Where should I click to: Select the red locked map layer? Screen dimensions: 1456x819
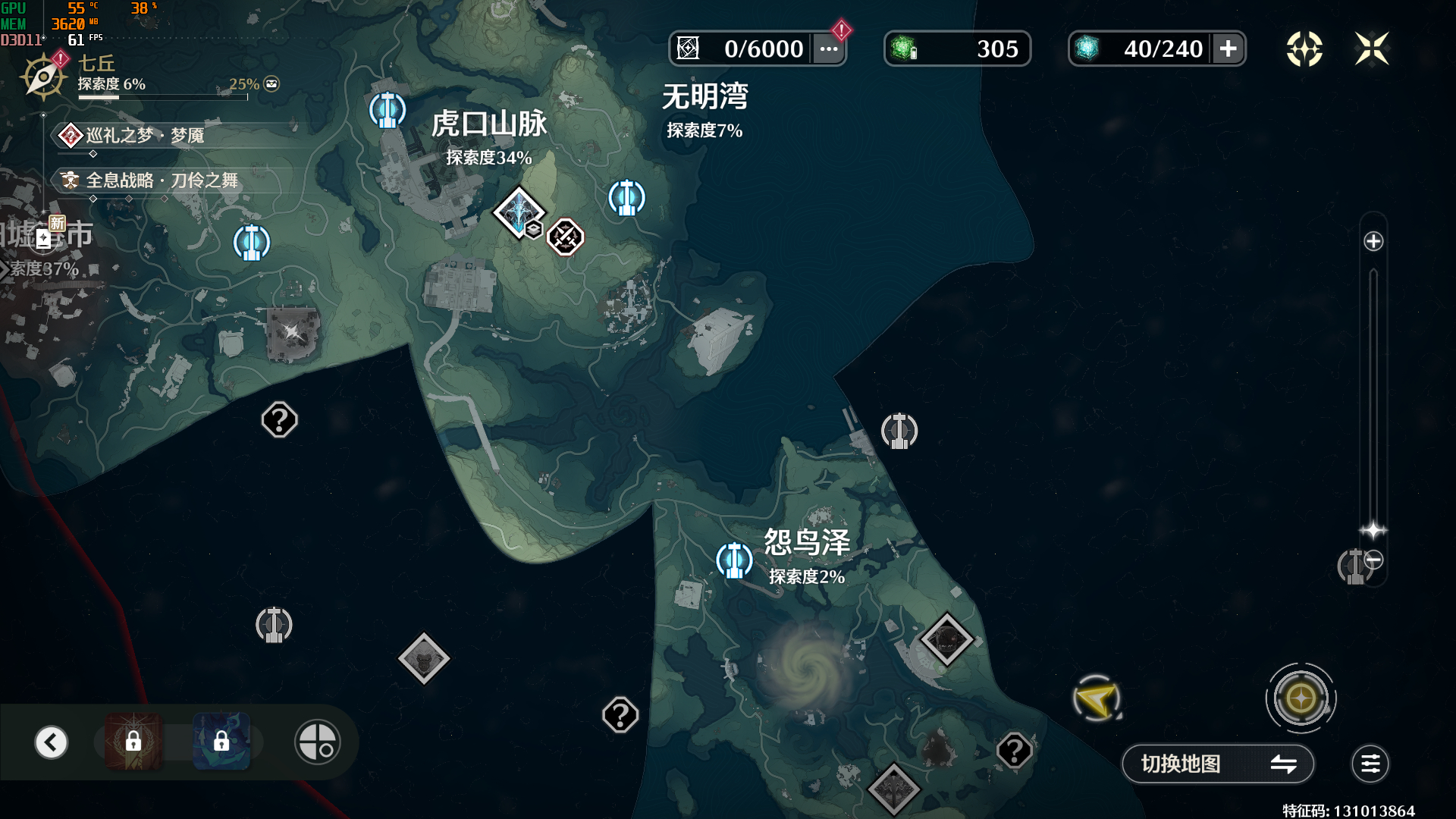(x=133, y=742)
